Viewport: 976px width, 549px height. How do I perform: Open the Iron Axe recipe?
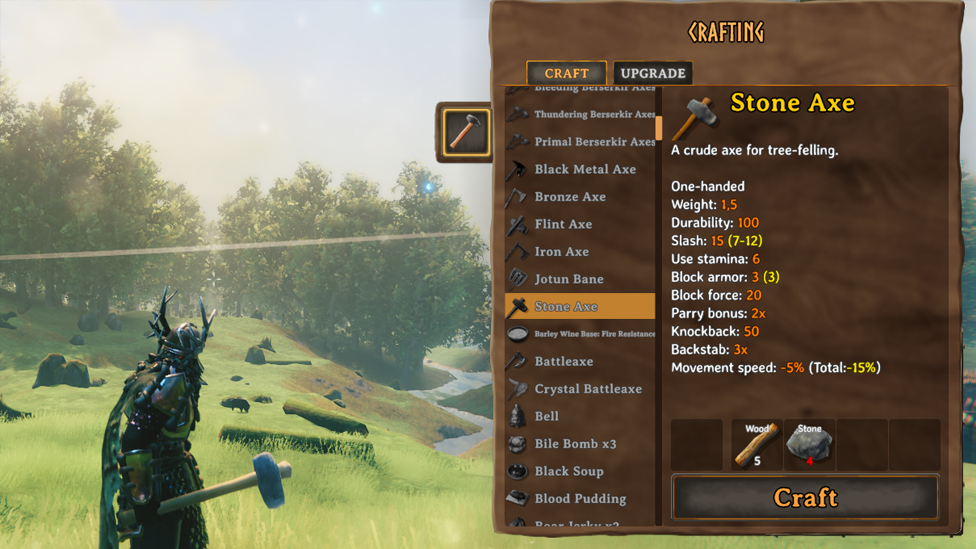[x=561, y=252]
